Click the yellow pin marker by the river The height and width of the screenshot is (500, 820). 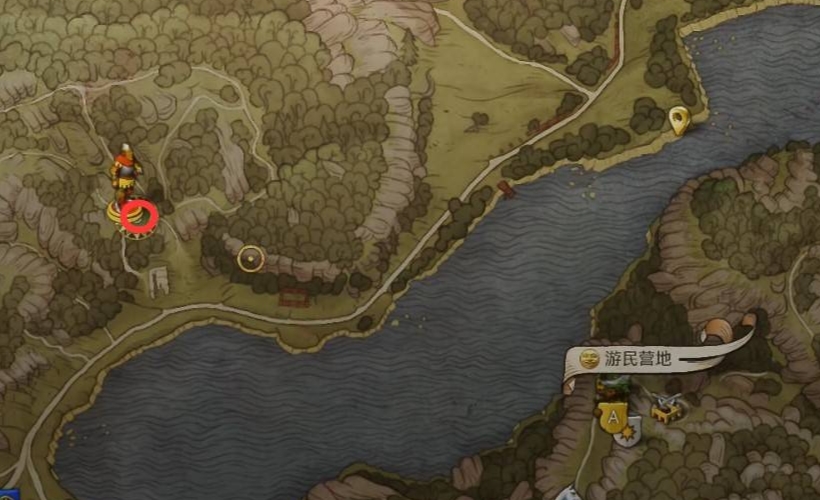[x=680, y=120]
